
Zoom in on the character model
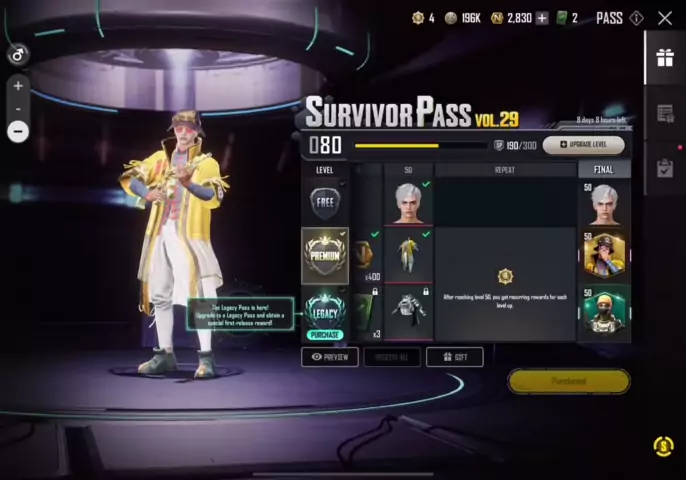[x=18, y=86]
